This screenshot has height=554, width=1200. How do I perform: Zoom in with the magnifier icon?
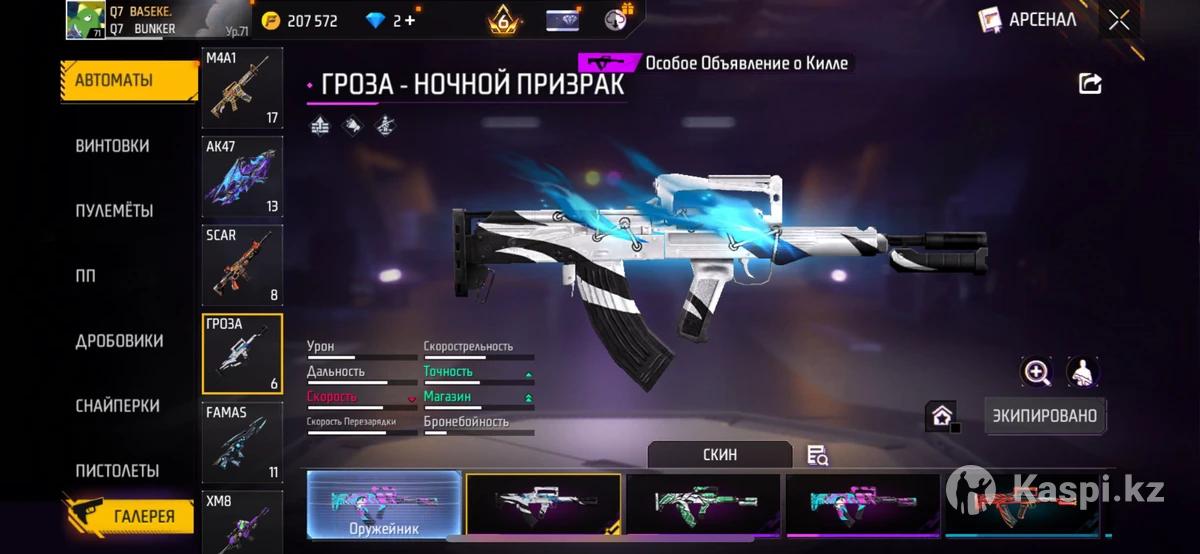coord(1037,373)
